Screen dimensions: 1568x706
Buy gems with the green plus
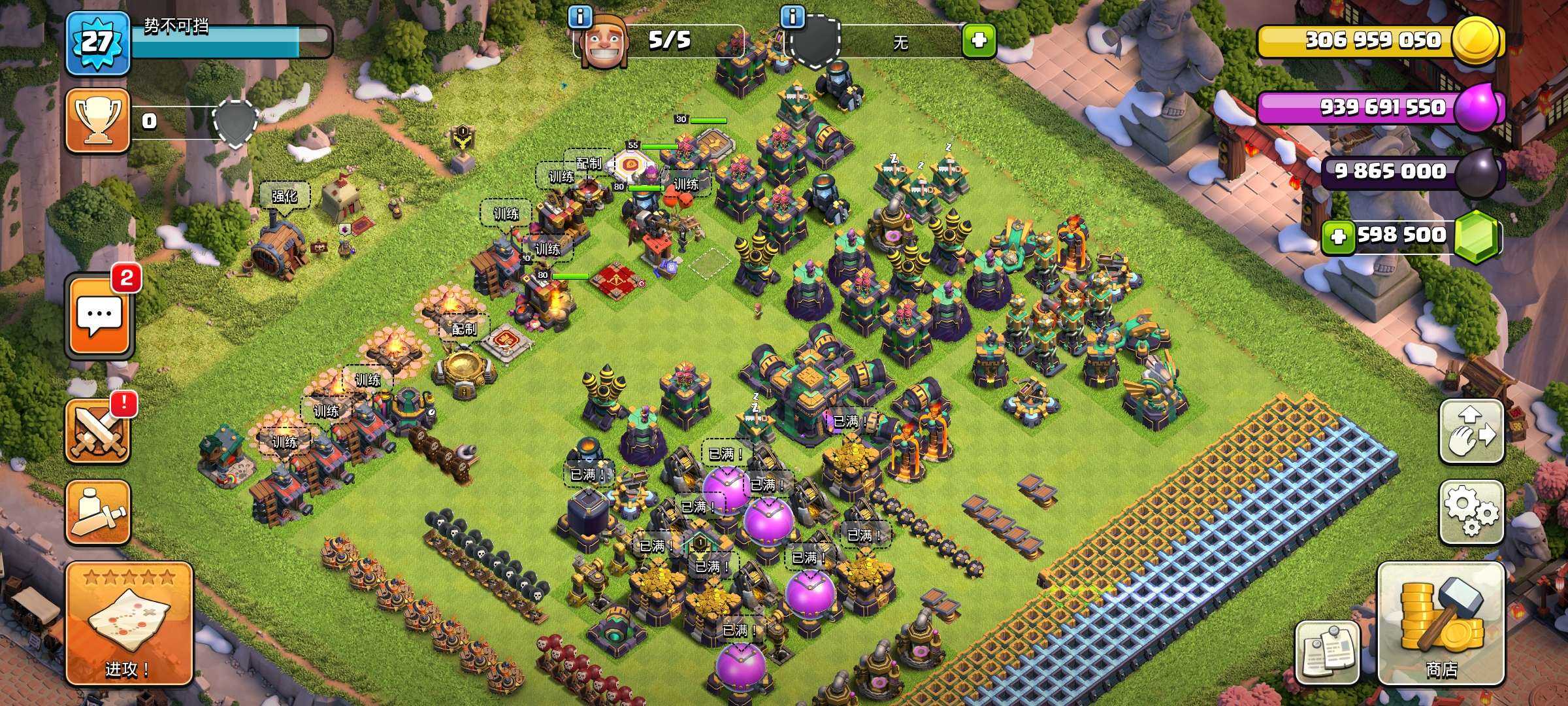click(x=1337, y=236)
